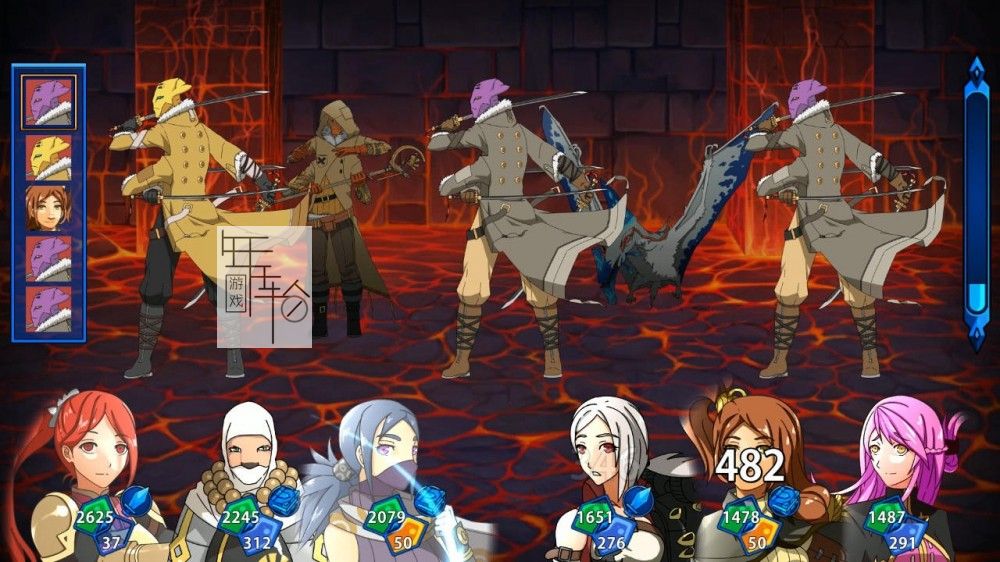Click the brown-haired girl turn order portrait
Viewport: 1000px width, 562px height.
coord(48,207)
